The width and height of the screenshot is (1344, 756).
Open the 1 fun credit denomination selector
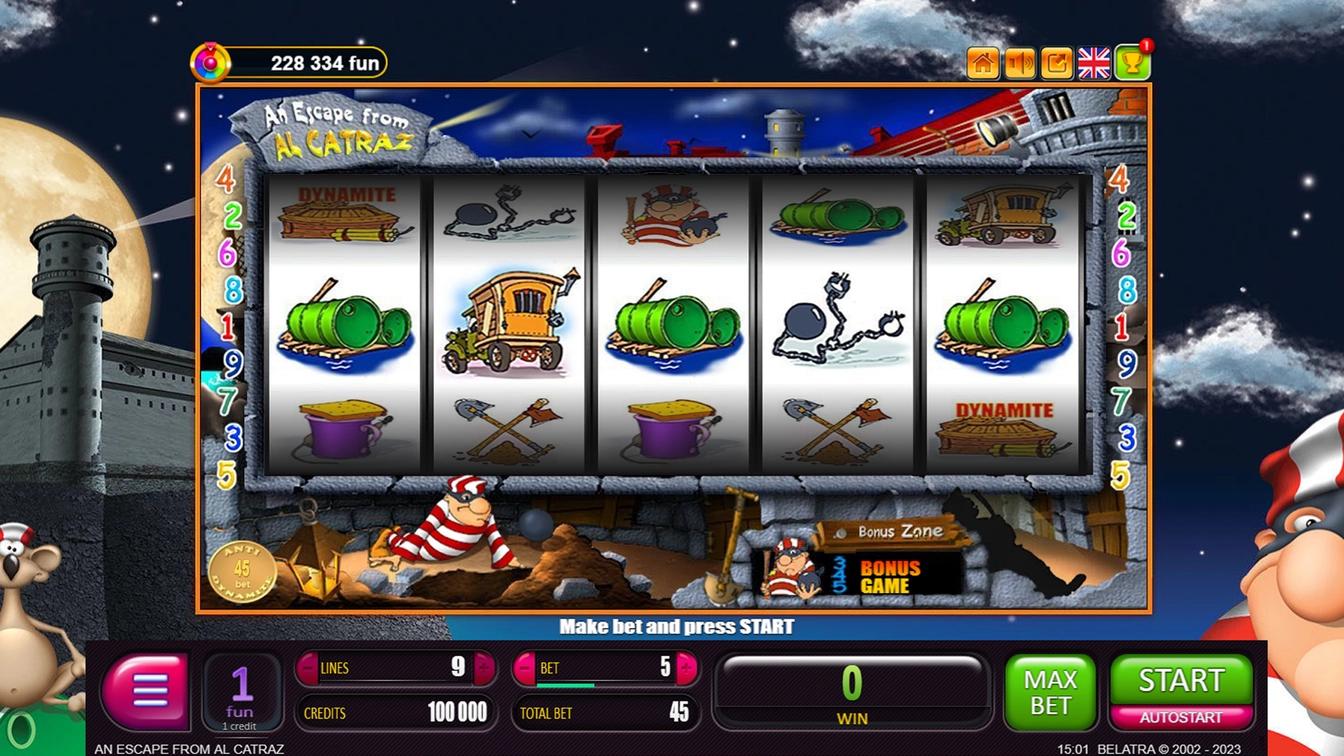[x=241, y=692]
